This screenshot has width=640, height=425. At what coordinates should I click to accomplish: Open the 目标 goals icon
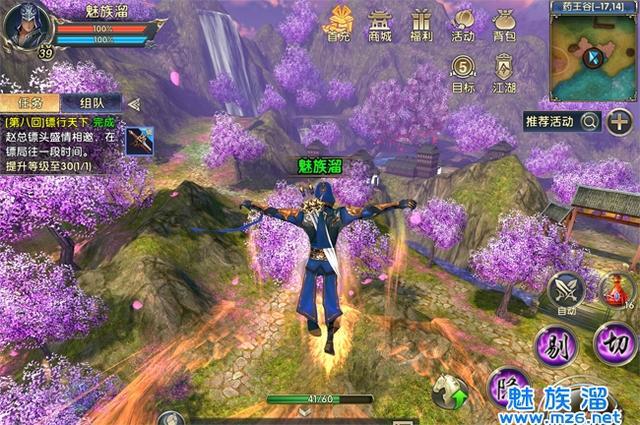tap(463, 73)
